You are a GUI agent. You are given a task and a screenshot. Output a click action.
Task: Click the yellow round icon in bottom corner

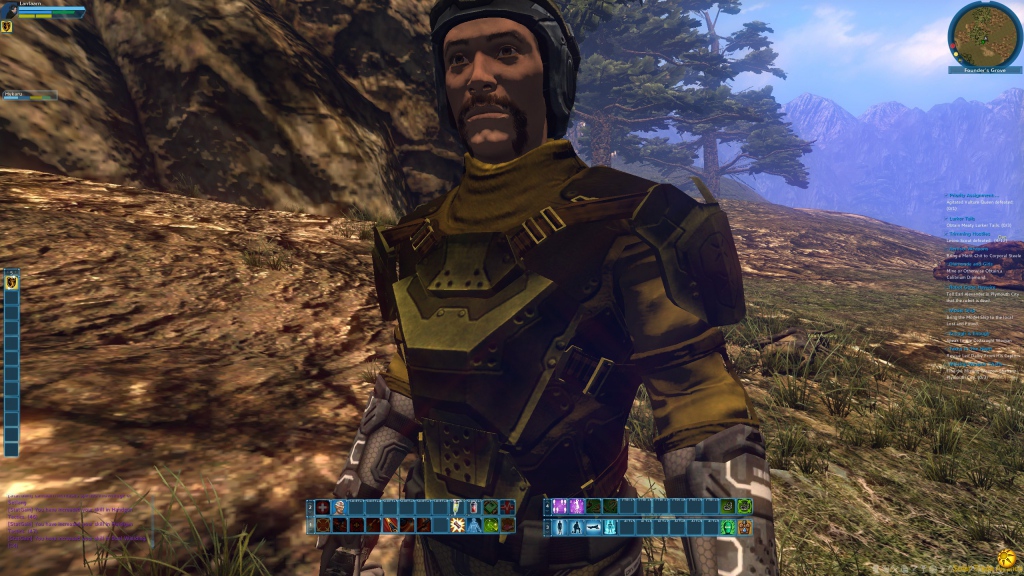coord(1006,557)
